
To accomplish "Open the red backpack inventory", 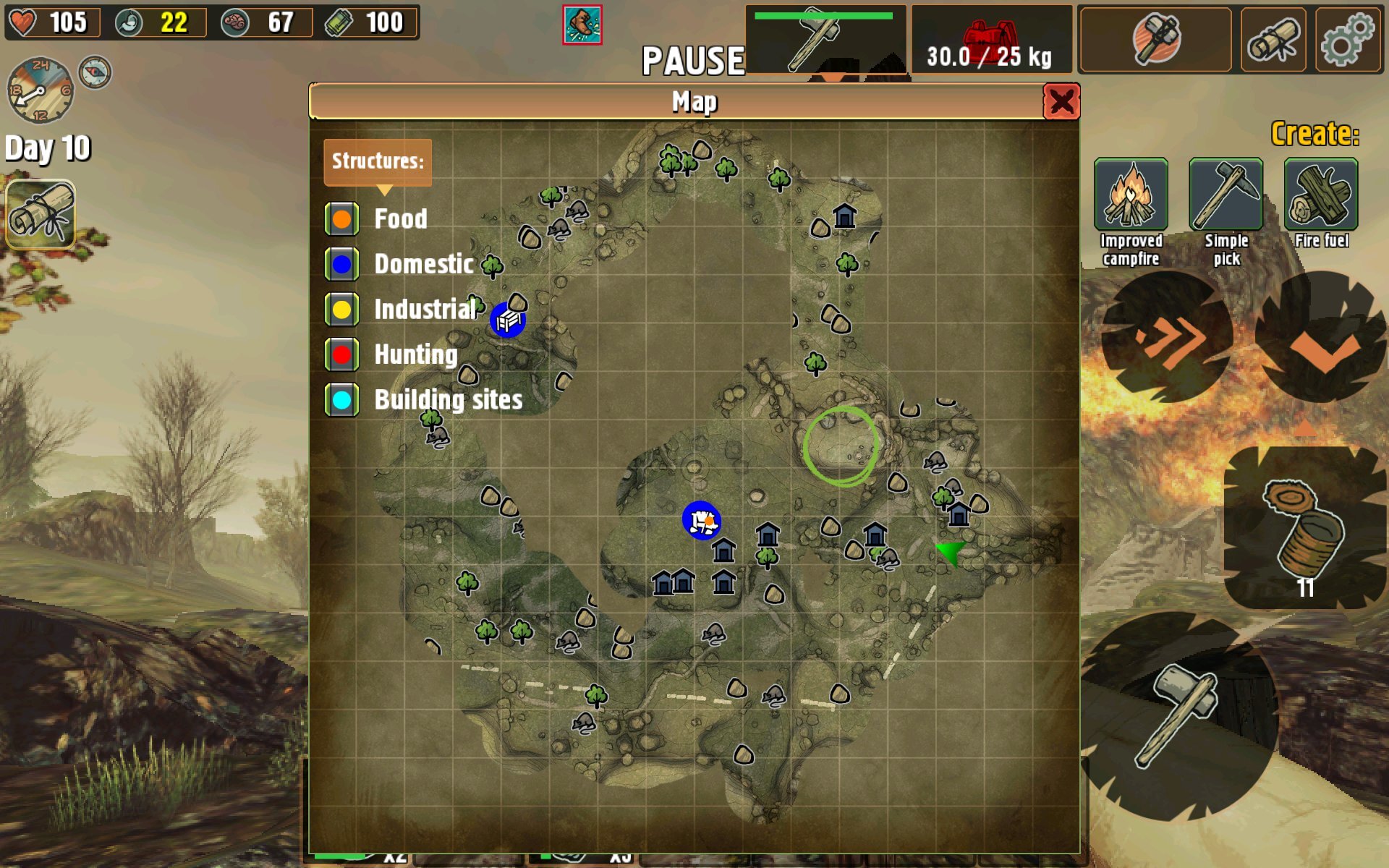I will [990, 40].
